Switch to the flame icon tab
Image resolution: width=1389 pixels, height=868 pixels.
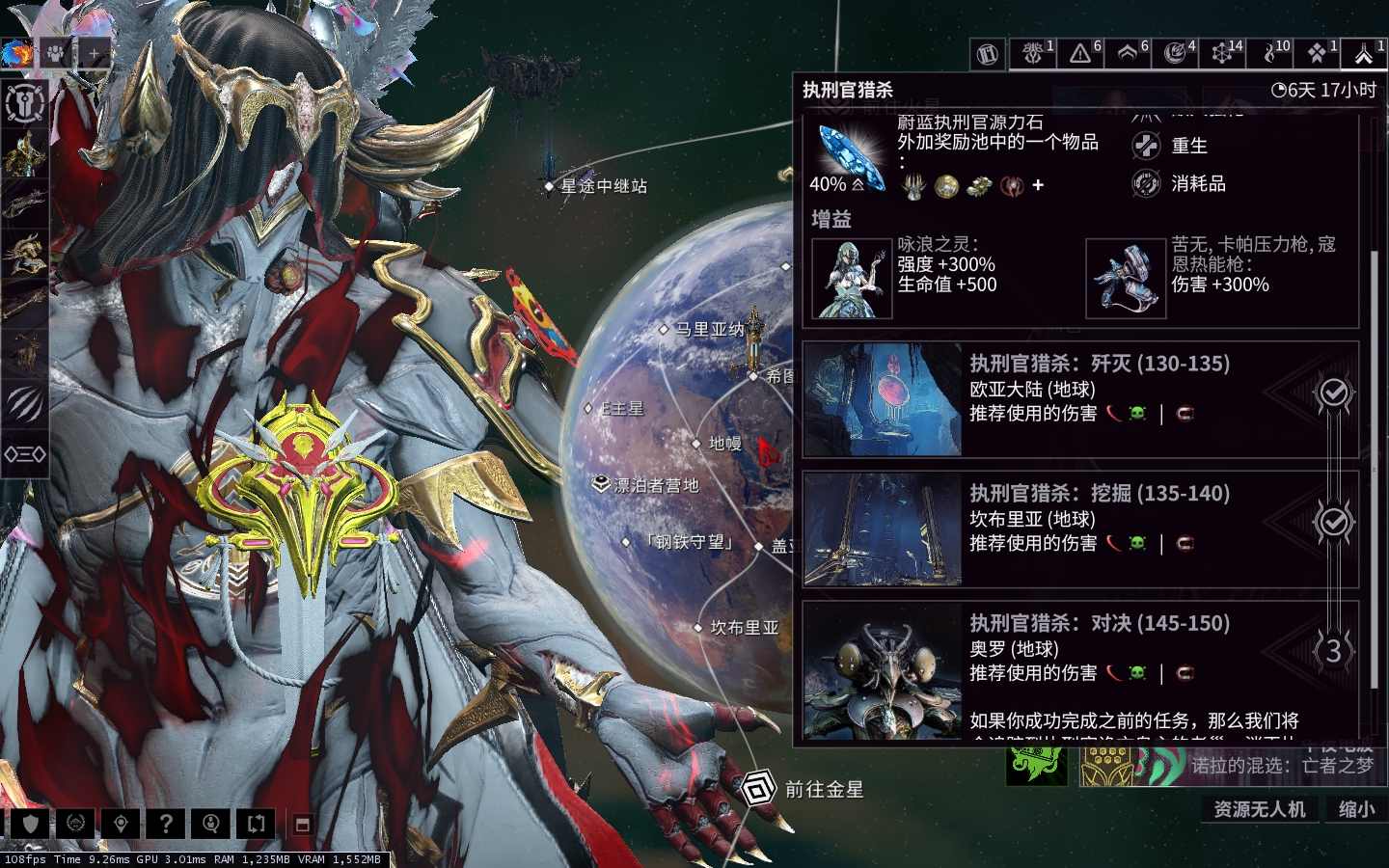(x=1268, y=54)
